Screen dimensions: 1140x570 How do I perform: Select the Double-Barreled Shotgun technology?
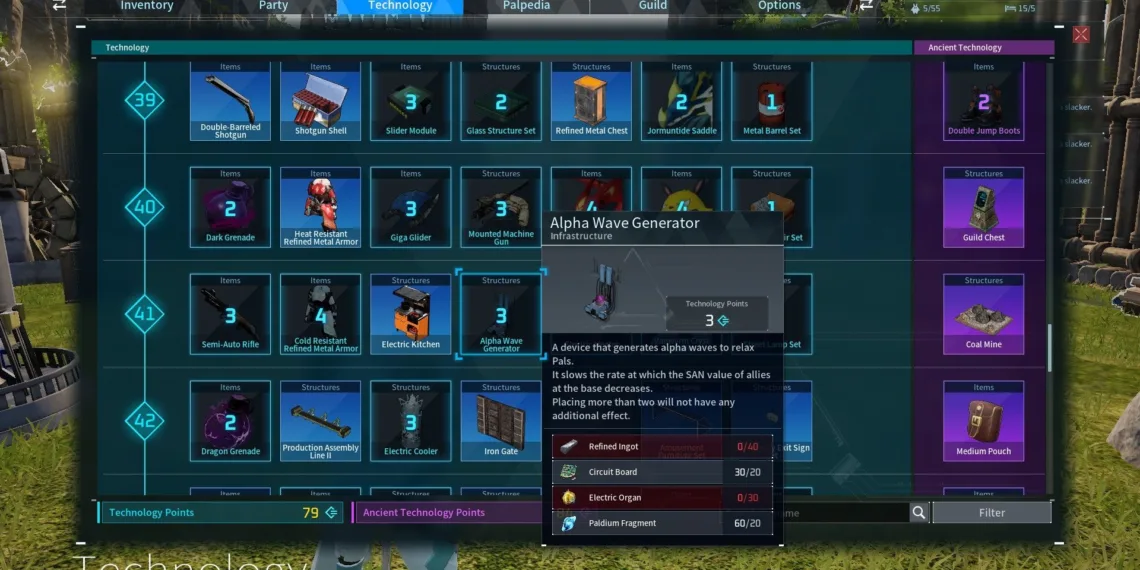point(230,100)
